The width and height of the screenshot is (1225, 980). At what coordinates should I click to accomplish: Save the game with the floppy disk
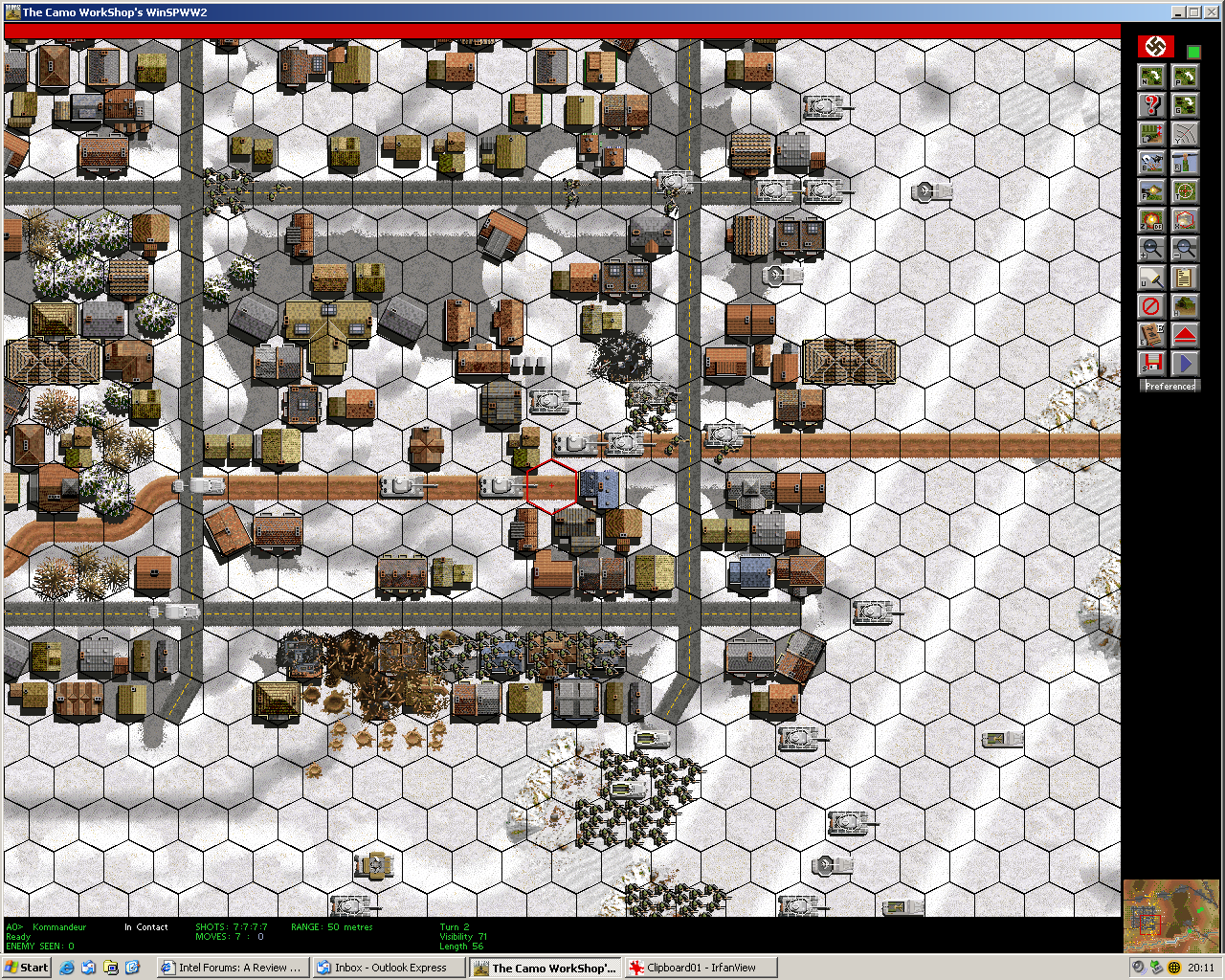(x=1151, y=364)
